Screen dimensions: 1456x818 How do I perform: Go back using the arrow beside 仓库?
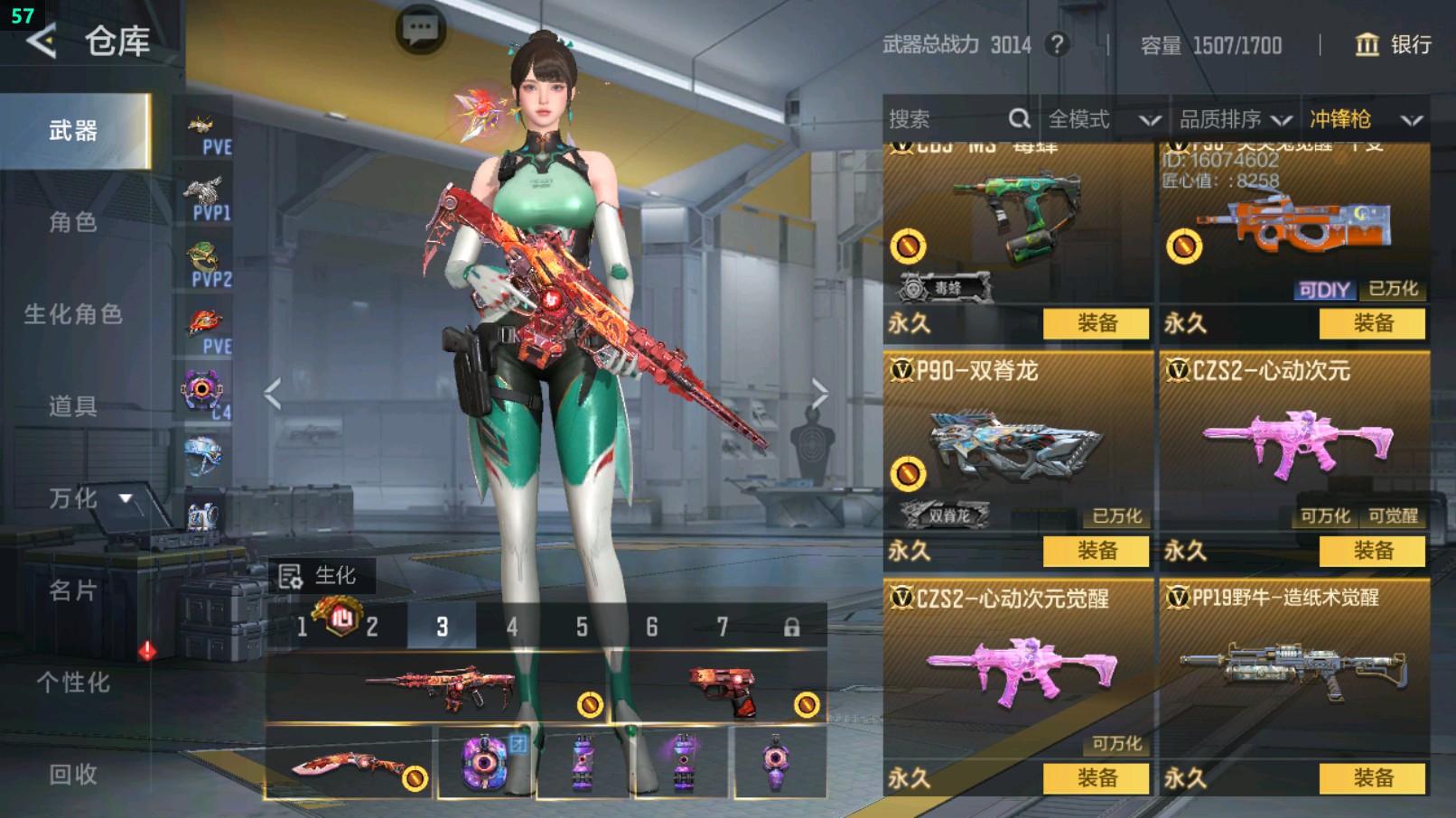tap(42, 41)
